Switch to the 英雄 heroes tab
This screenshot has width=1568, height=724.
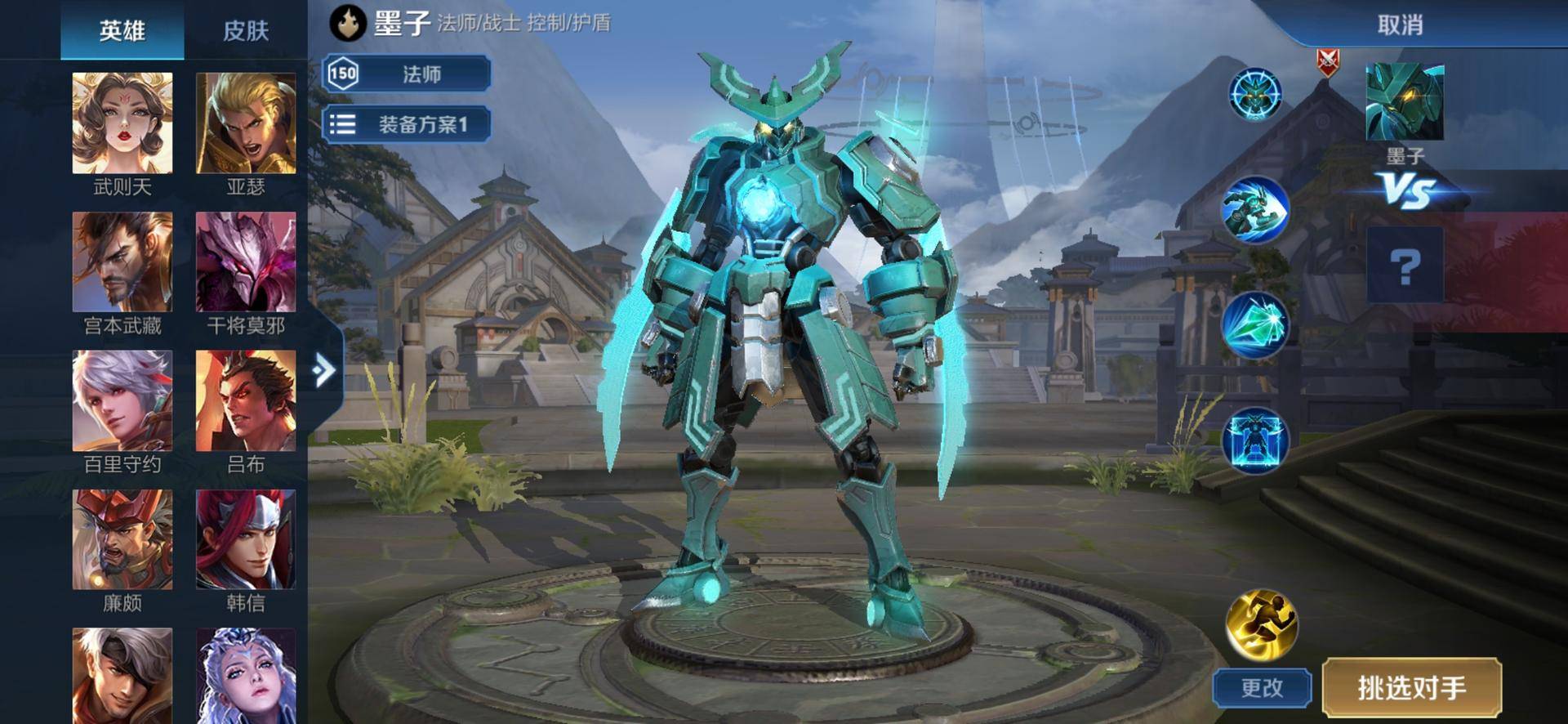click(122, 31)
